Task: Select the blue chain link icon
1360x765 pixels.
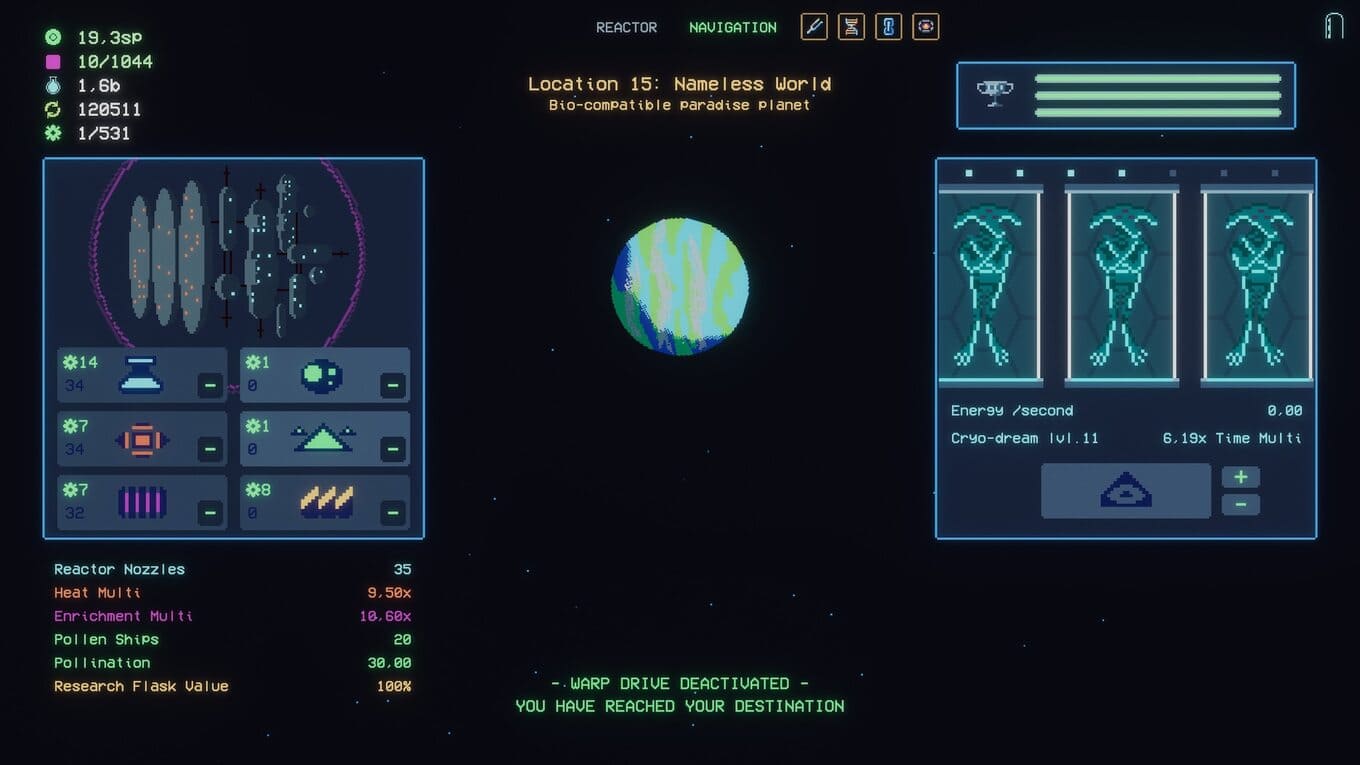Action: click(x=888, y=27)
